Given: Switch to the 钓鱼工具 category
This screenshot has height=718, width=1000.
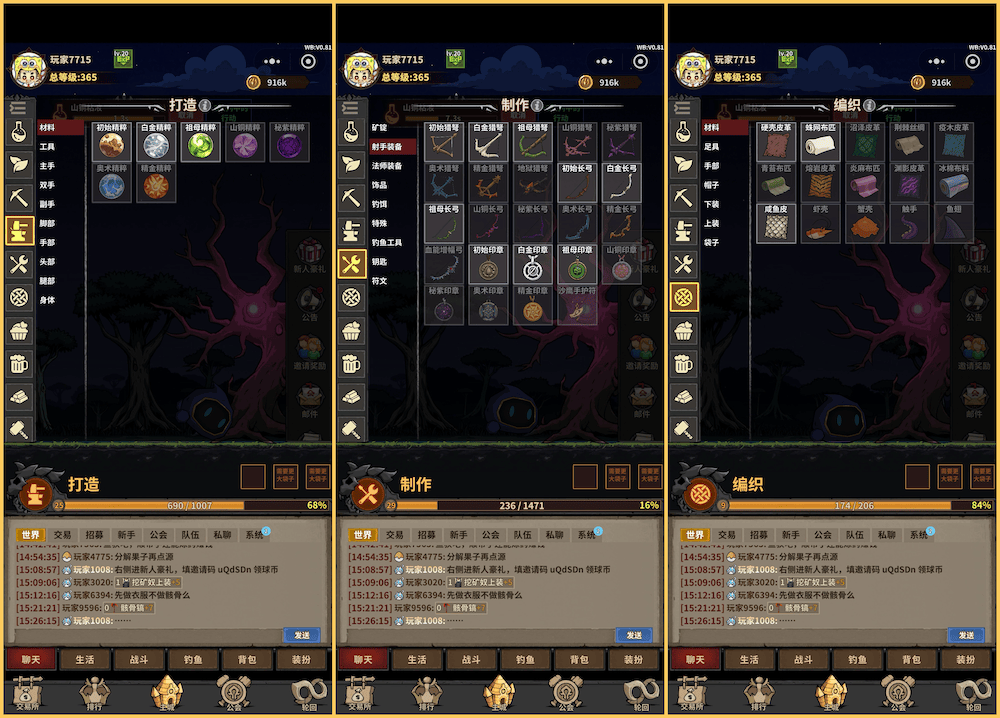Looking at the screenshot, I should 387,243.
